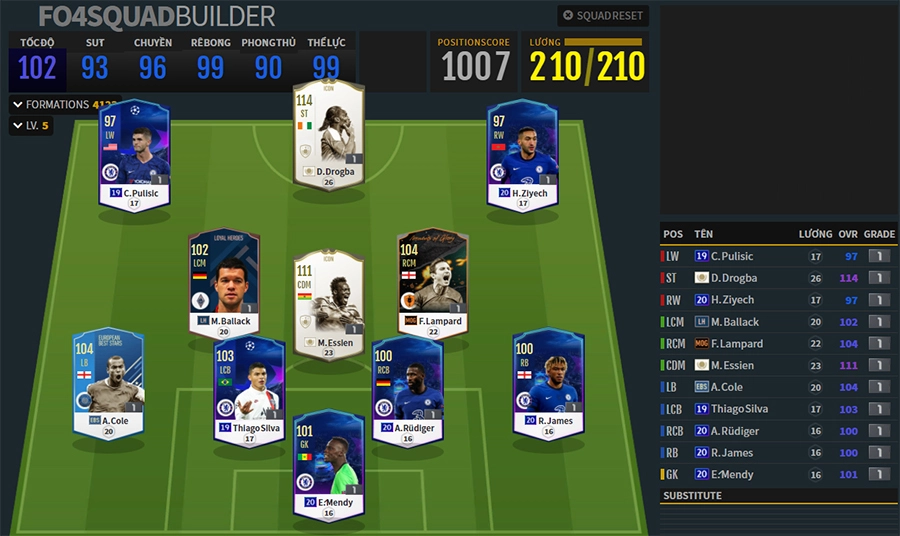This screenshot has width=900, height=536.
Task: Select F.Lampard's RCM card
Action: [433, 284]
